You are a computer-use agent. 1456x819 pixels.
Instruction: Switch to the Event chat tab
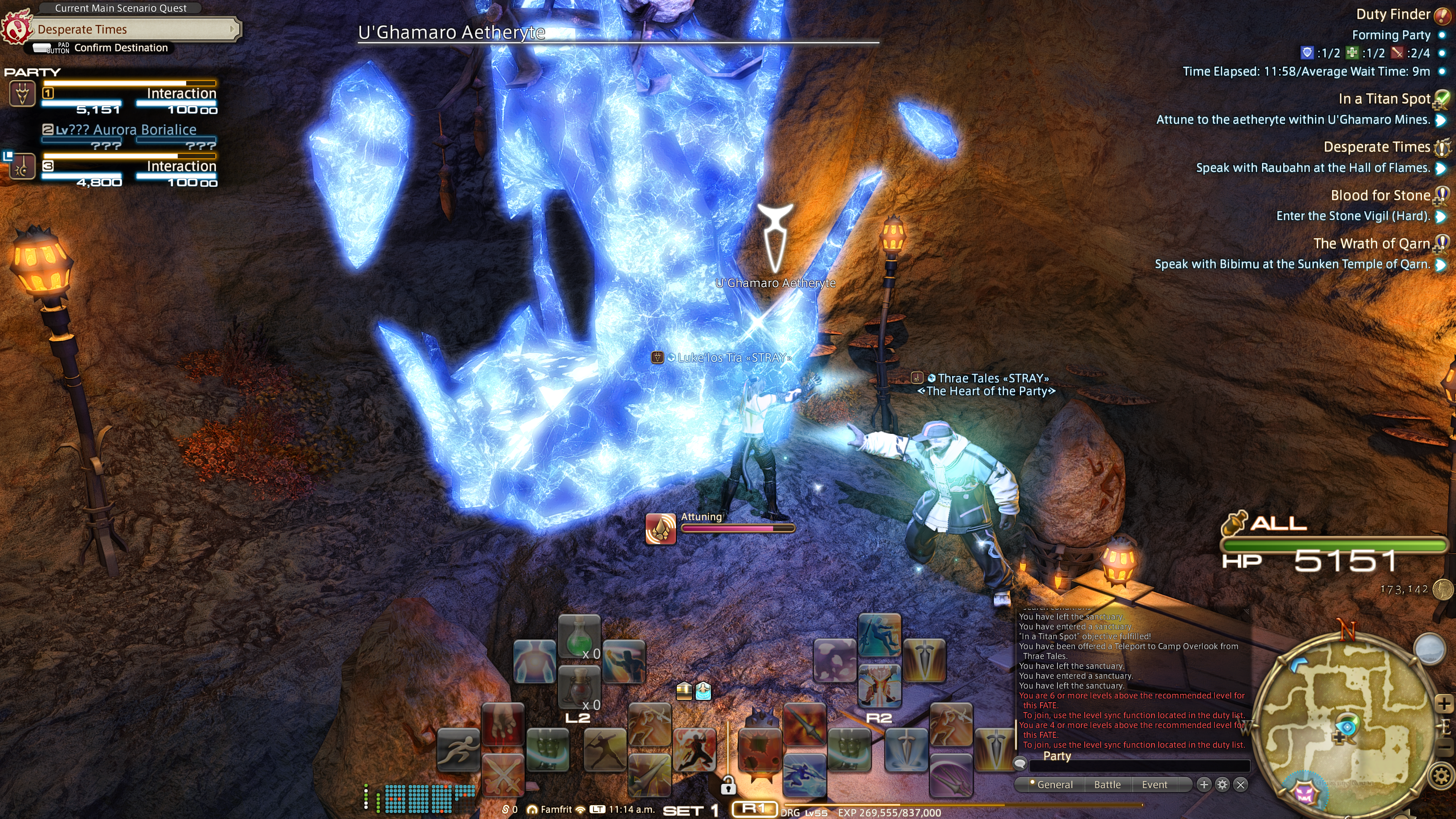(x=1154, y=784)
